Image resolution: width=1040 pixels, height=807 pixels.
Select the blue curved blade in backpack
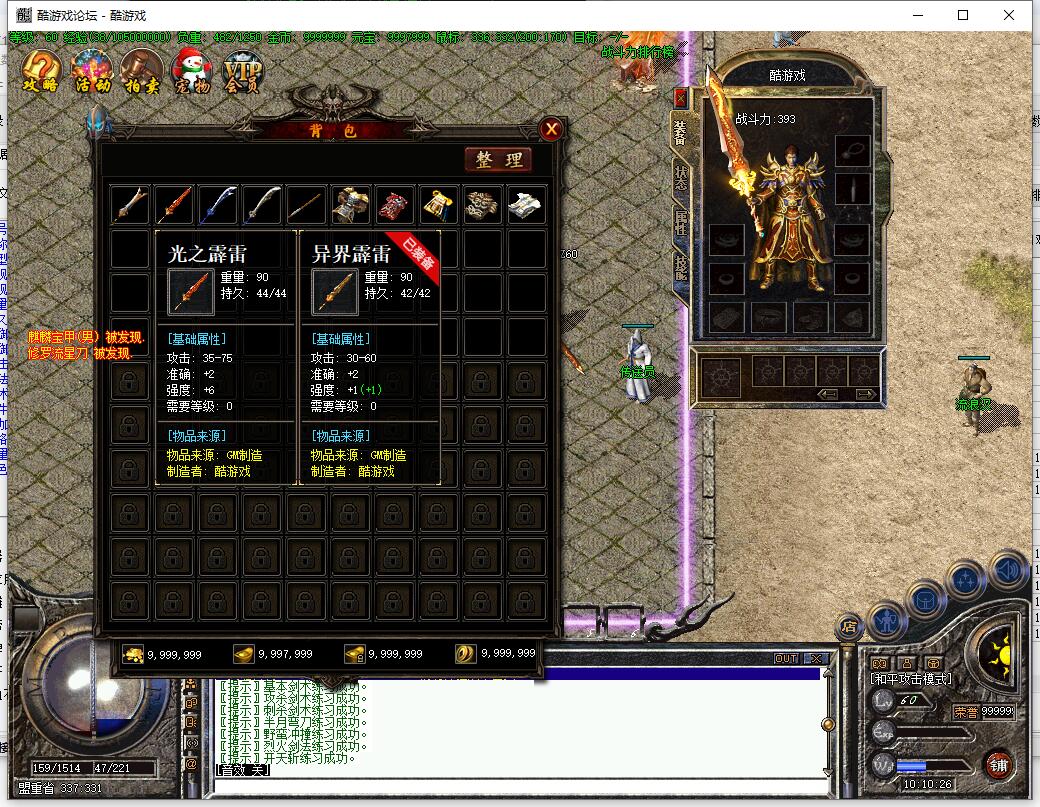click(218, 205)
